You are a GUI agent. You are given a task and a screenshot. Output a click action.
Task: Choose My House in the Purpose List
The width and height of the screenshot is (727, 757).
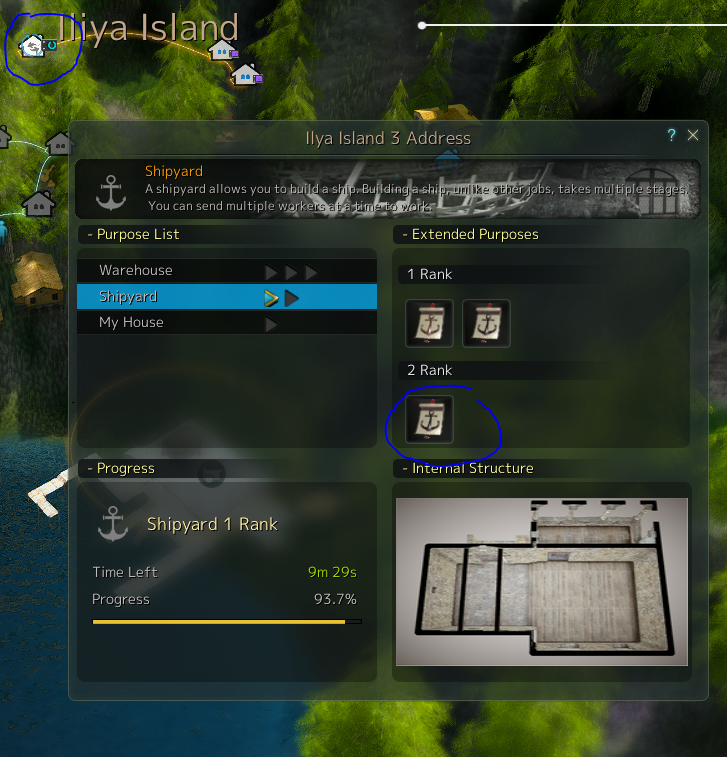(131, 323)
